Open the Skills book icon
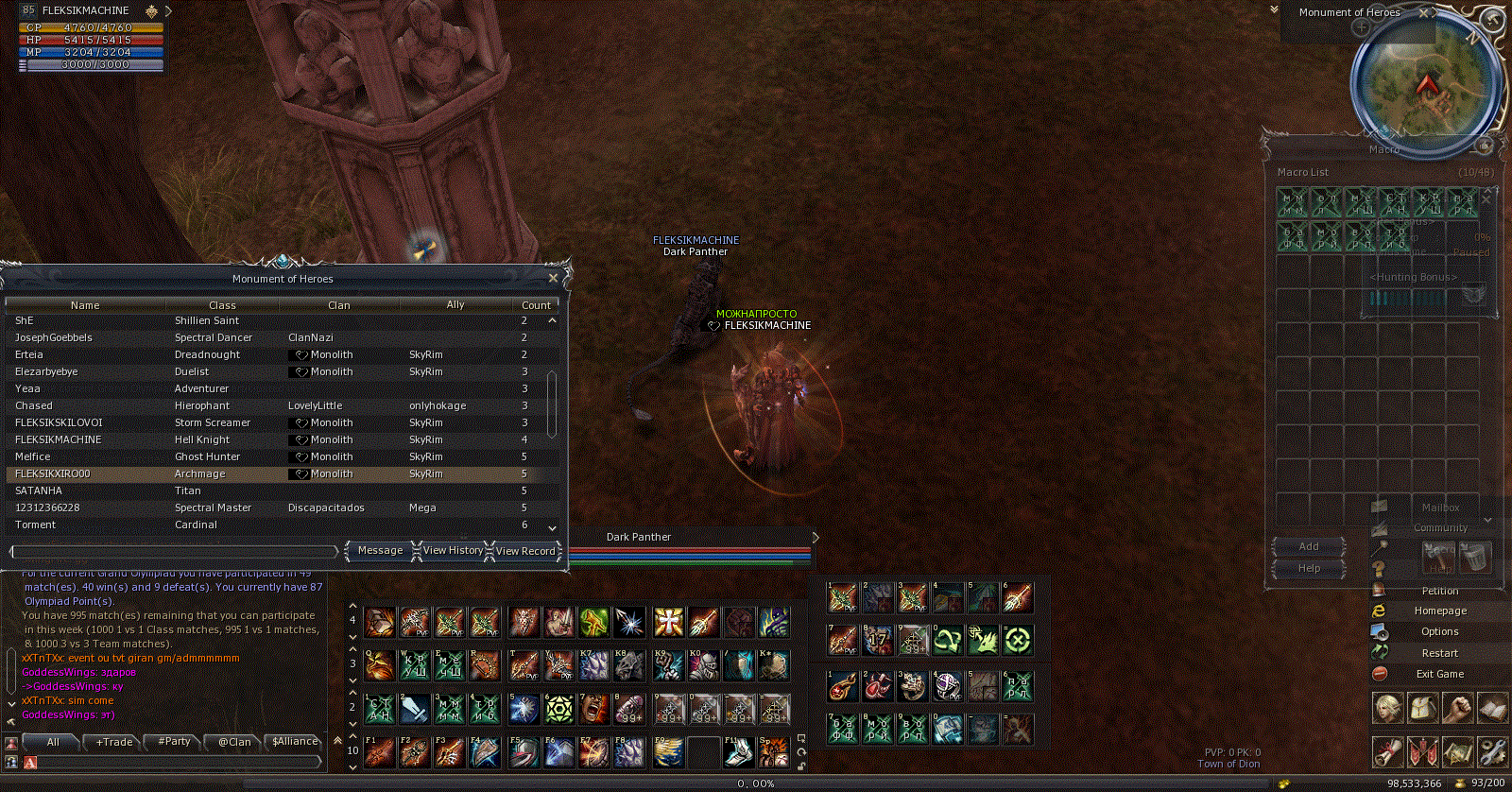The height and width of the screenshot is (792, 1512). tap(1491, 710)
